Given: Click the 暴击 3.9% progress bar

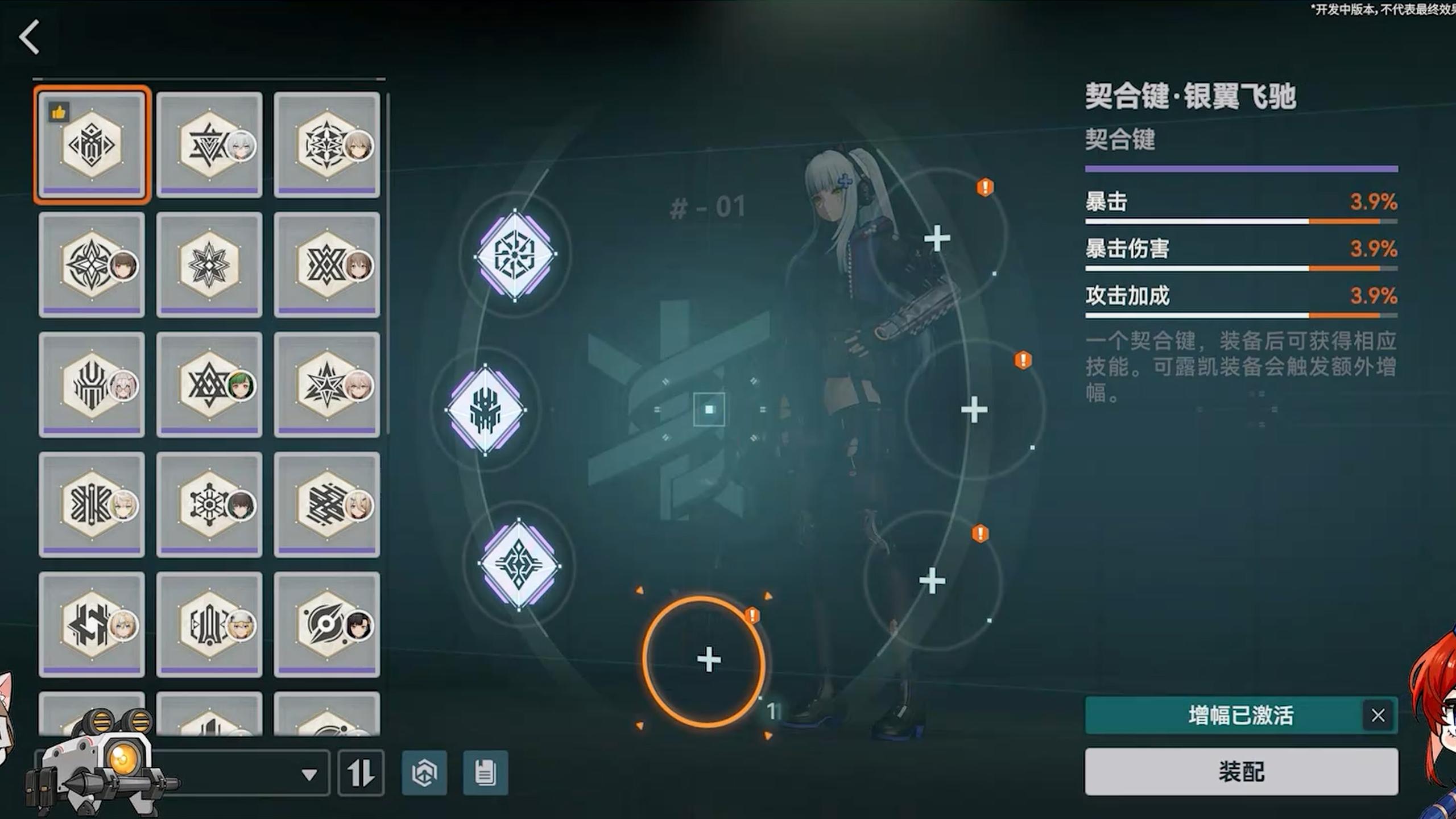Looking at the screenshot, I should click(x=1240, y=222).
